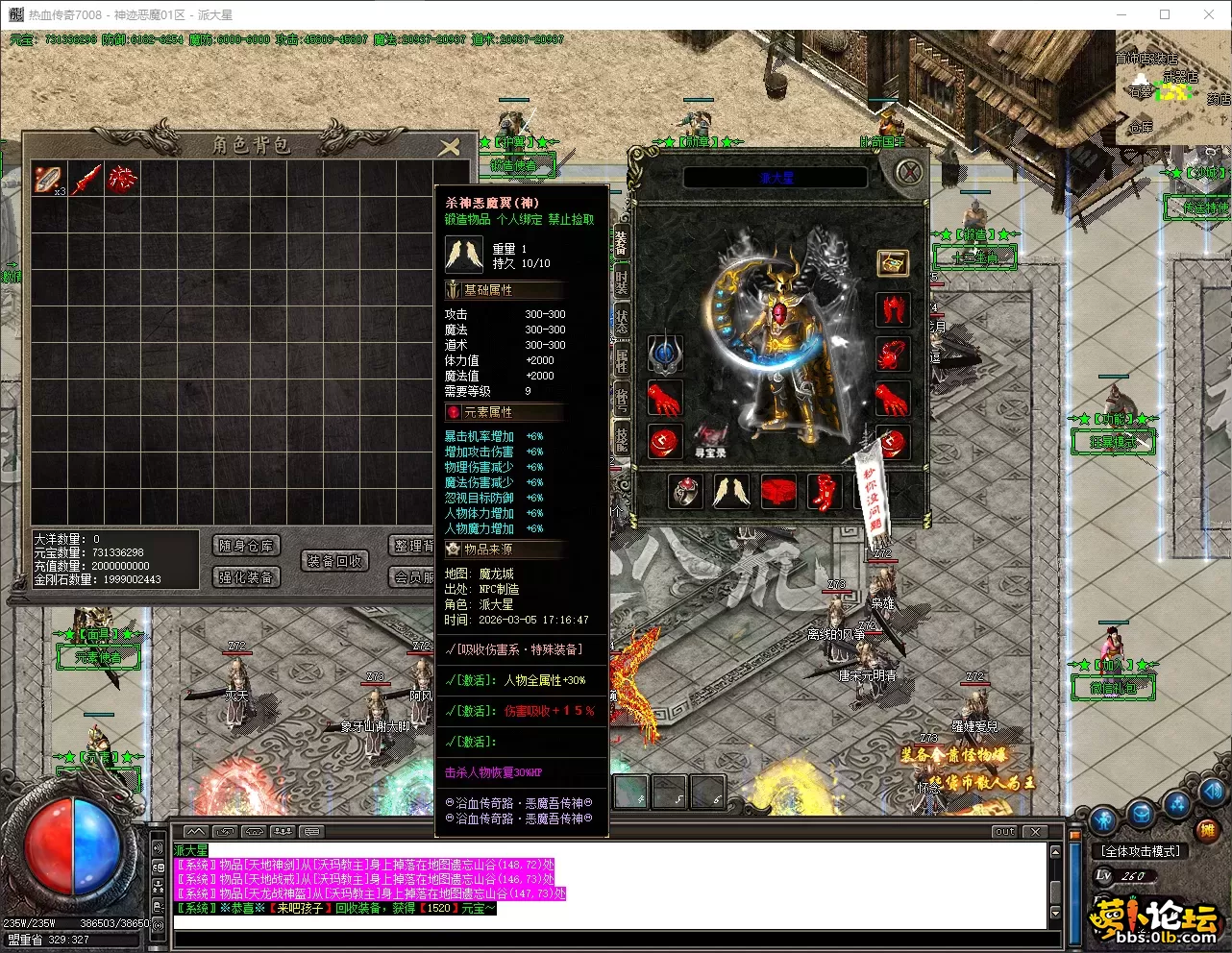The image size is (1232, 953).
Task: Select the red helmet equipment slot
Action: tap(893, 310)
